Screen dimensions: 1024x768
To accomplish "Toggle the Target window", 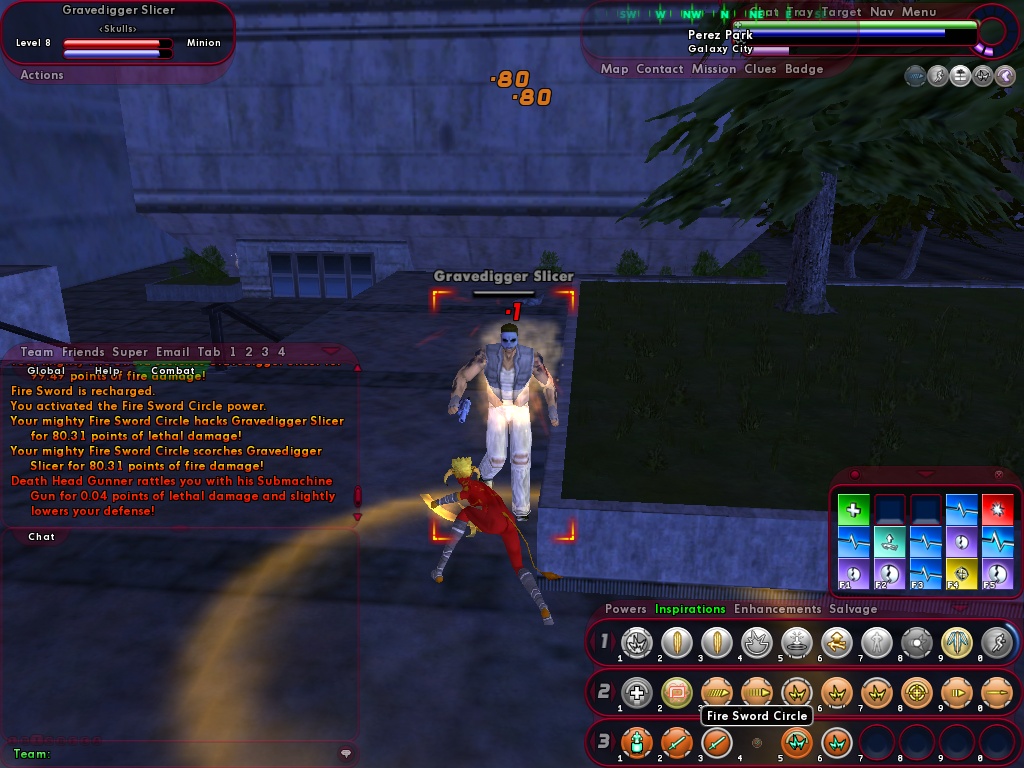I will click(841, 12).
